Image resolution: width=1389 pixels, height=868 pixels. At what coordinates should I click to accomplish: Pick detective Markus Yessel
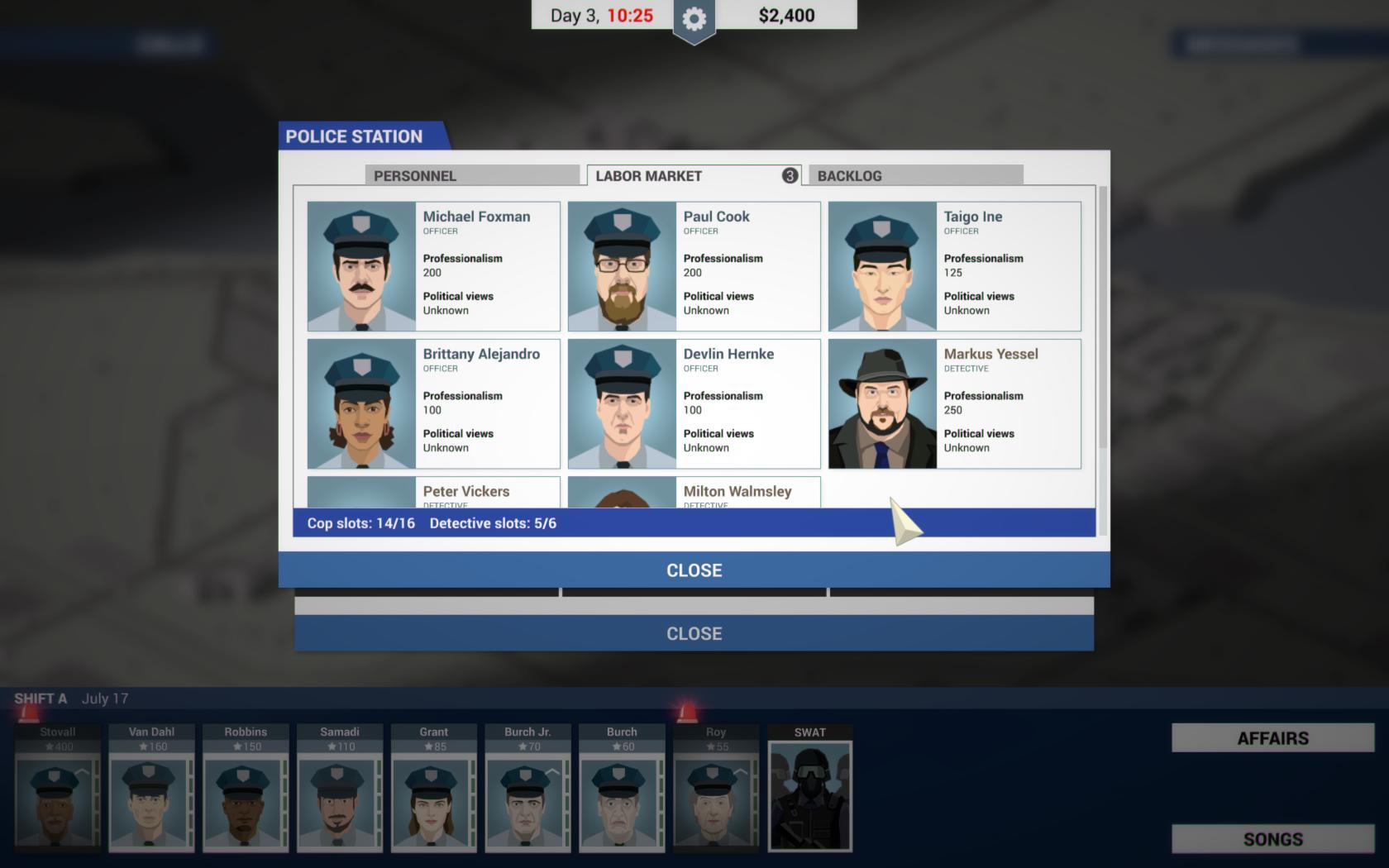[954, 403]
